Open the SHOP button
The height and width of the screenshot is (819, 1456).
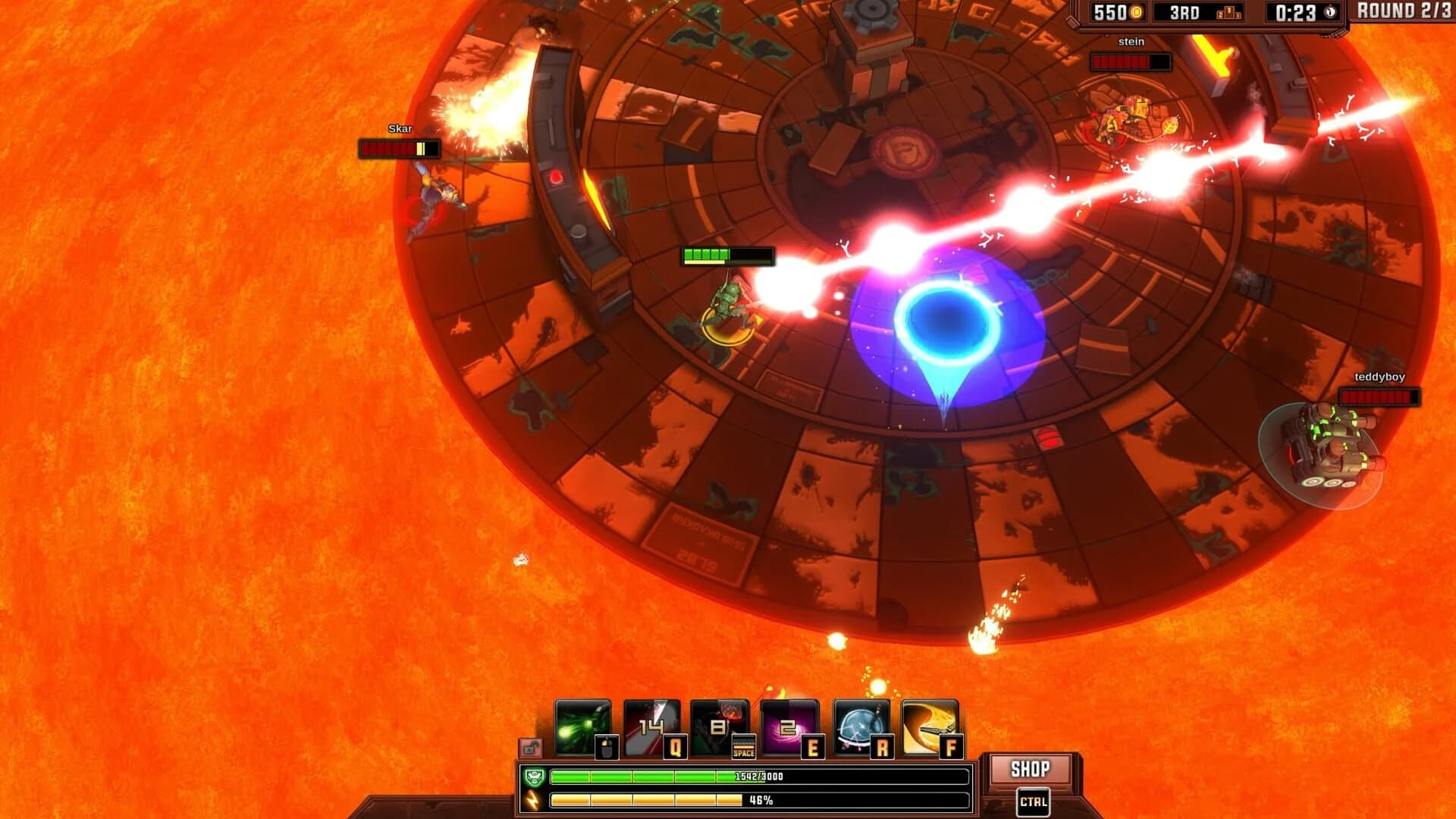pos(1030,767)
